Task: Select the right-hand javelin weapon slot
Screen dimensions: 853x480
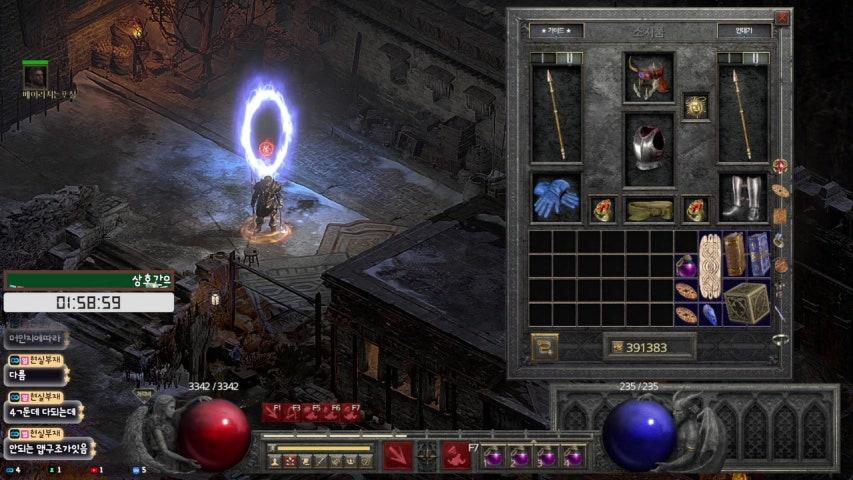Action: [743, 113]
